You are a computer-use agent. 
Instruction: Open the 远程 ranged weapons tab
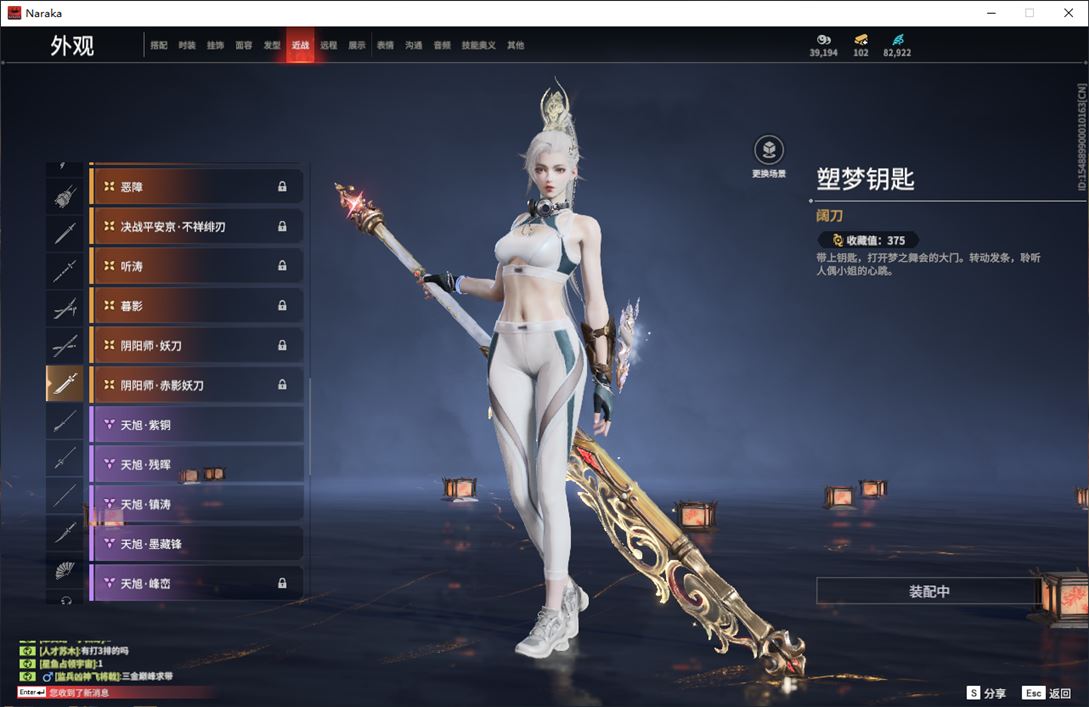[329, 46]
